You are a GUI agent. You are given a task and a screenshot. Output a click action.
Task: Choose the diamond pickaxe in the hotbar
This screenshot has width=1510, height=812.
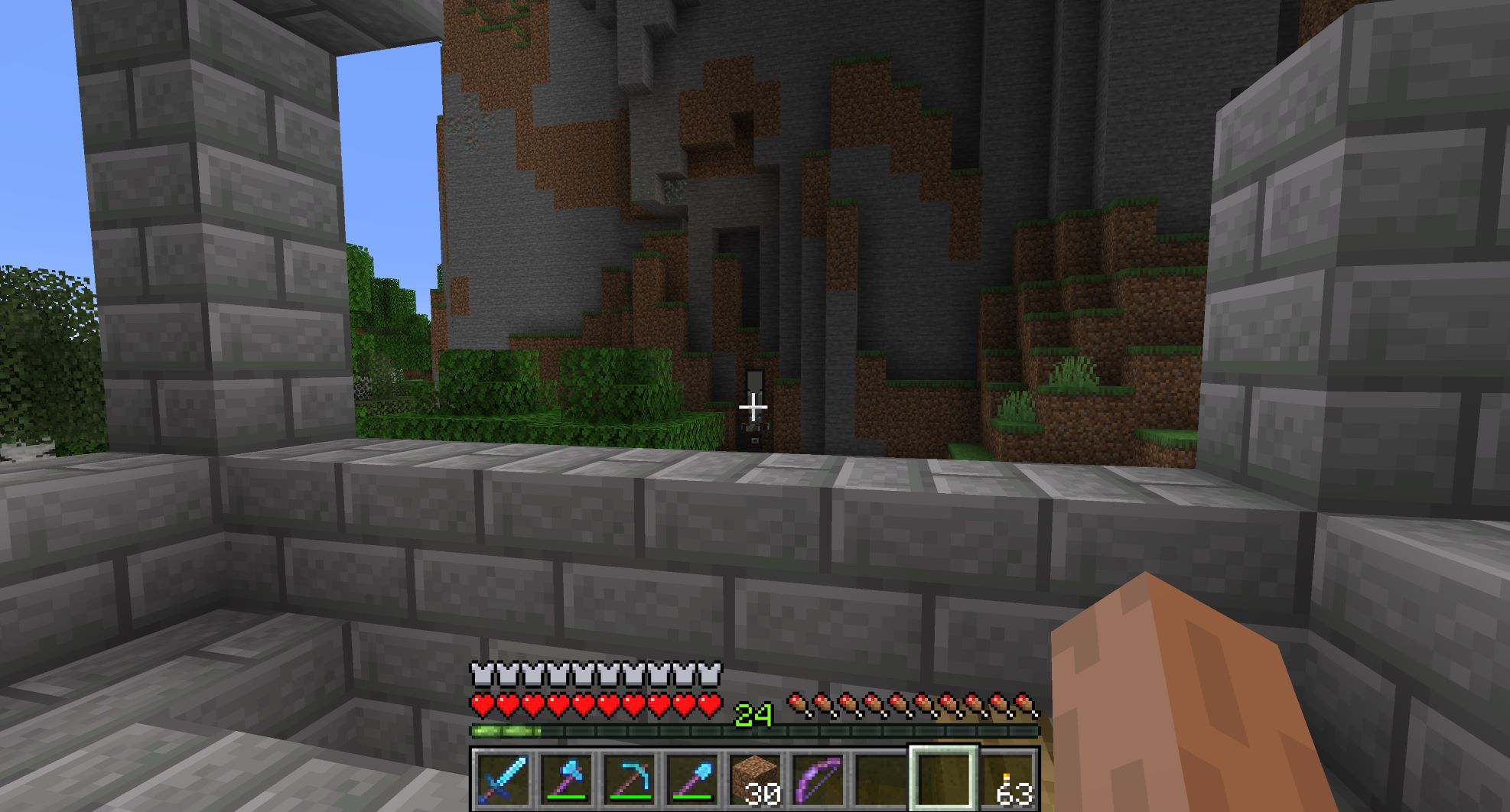coord(628,778)
